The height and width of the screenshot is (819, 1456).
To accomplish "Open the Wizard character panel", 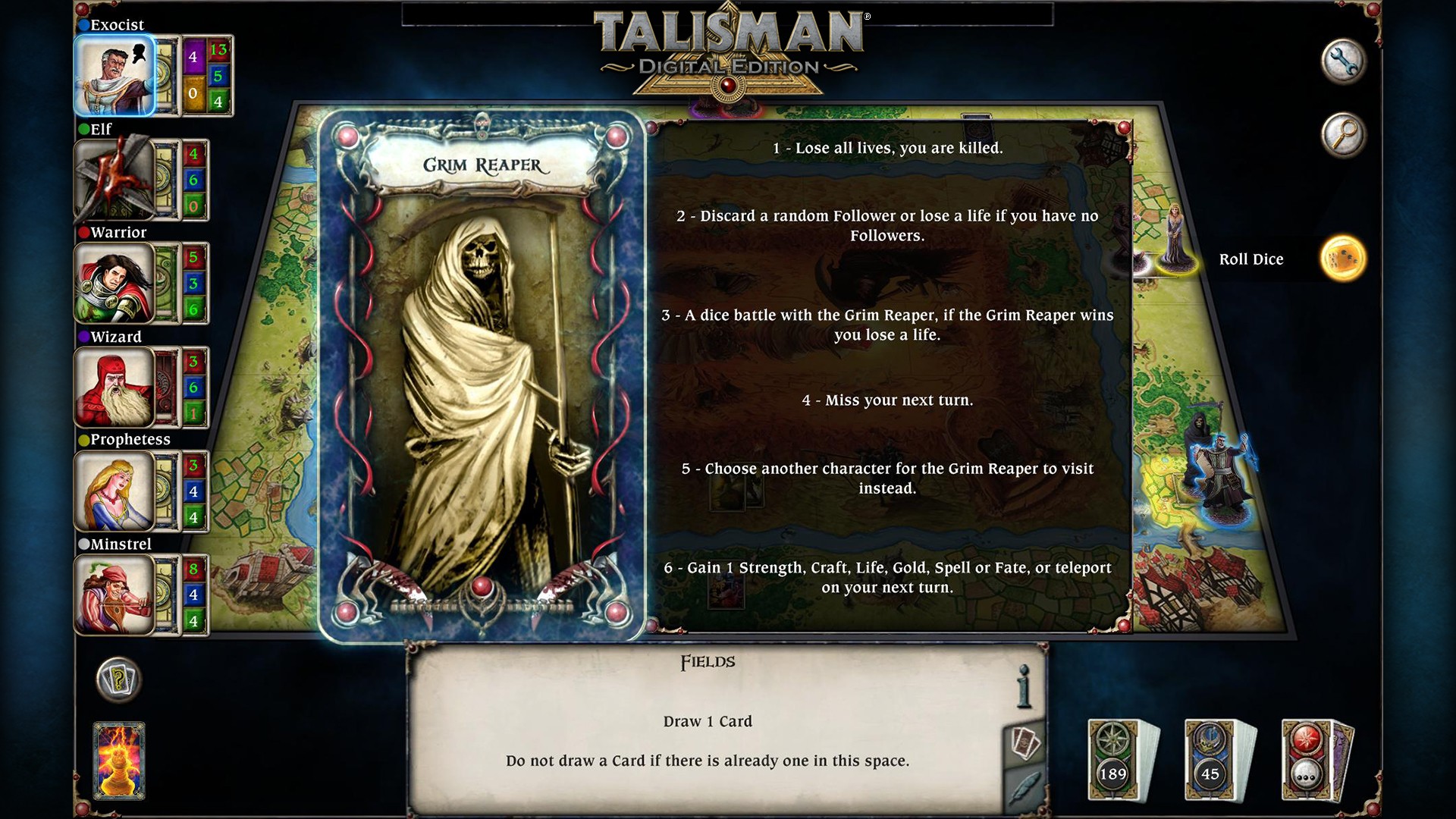I will coord(115,388).
